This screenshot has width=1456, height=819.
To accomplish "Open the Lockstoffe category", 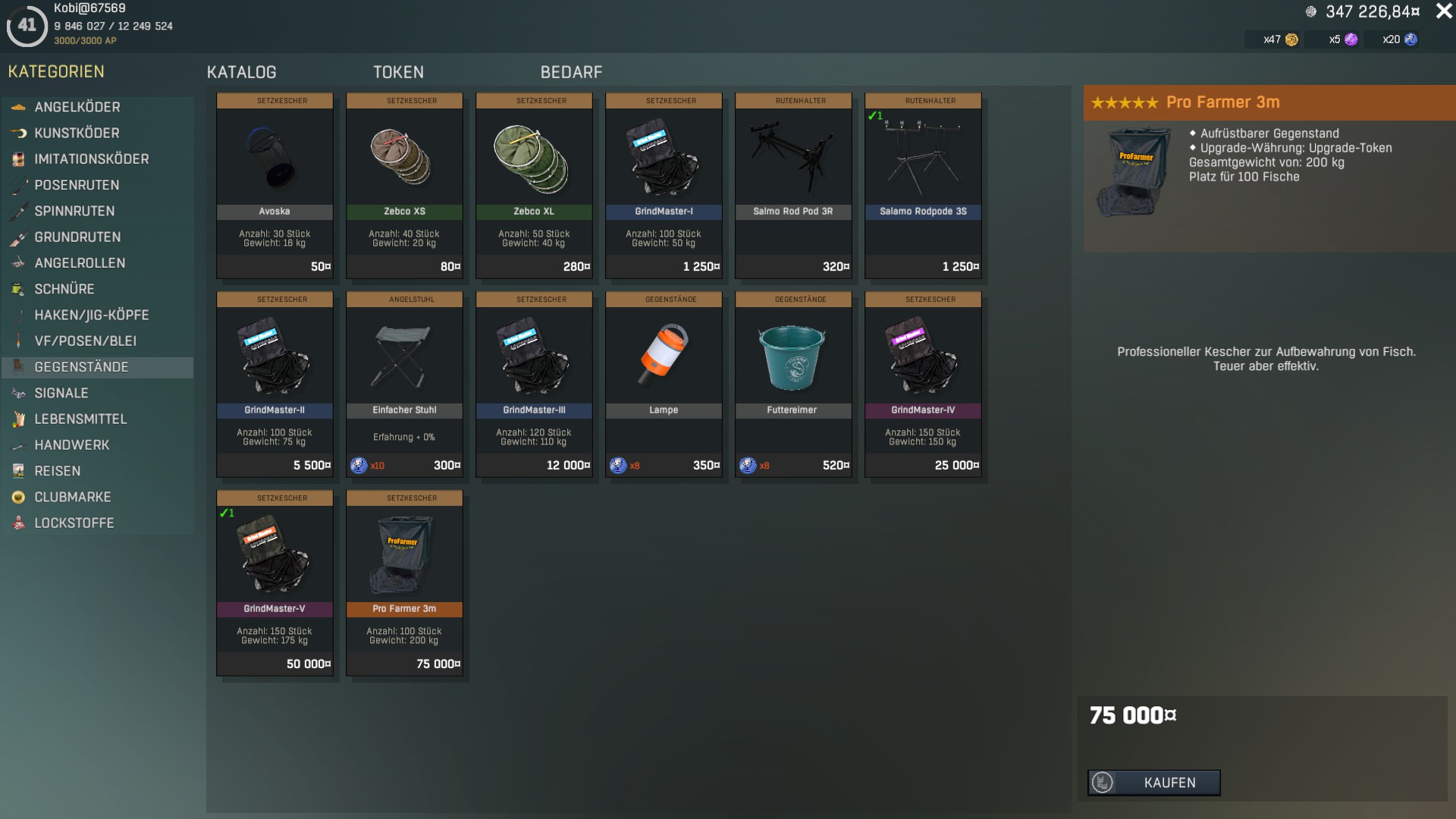I will click(74, 522).
